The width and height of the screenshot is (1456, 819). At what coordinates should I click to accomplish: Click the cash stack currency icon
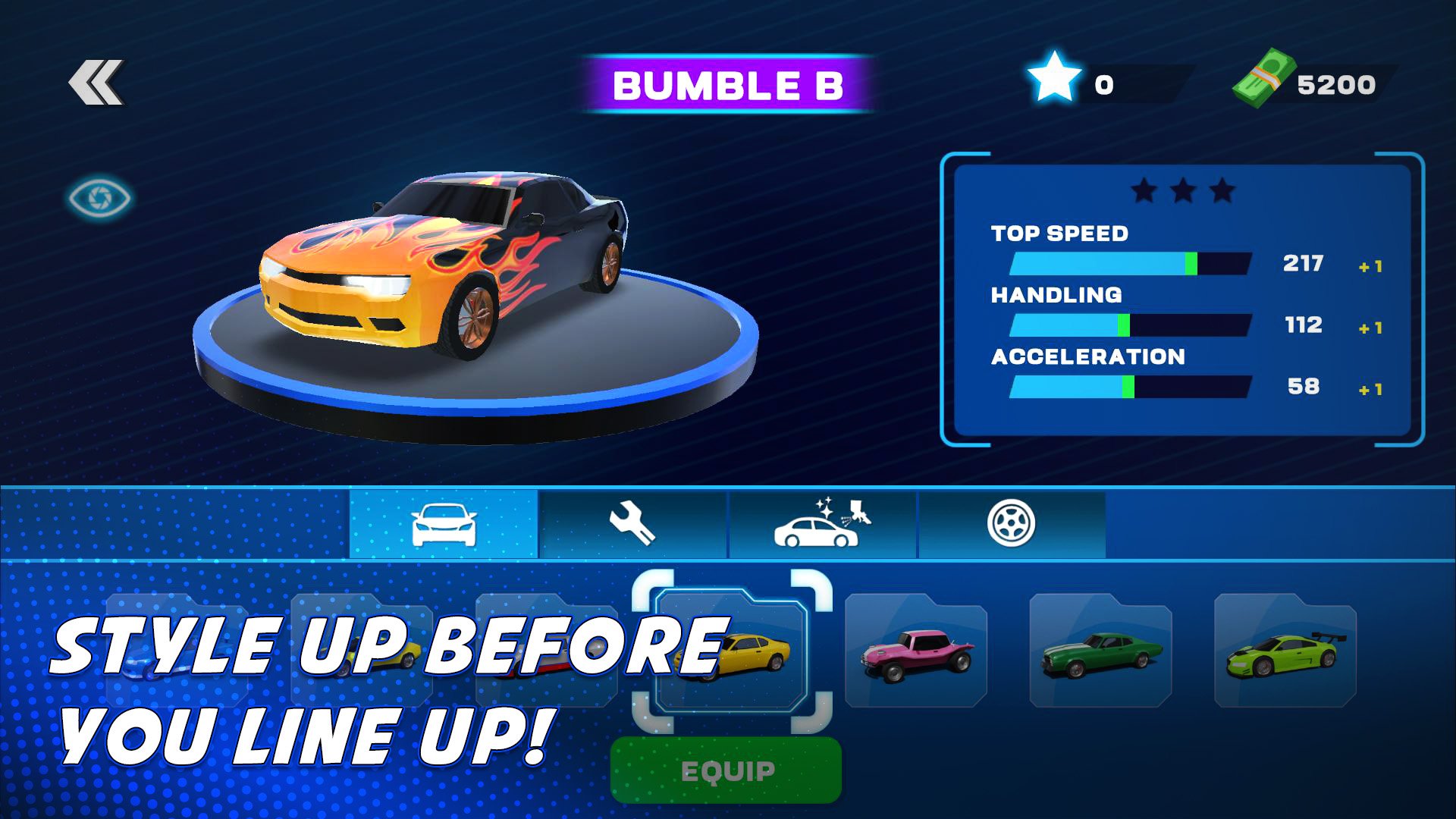[1264, 78]
